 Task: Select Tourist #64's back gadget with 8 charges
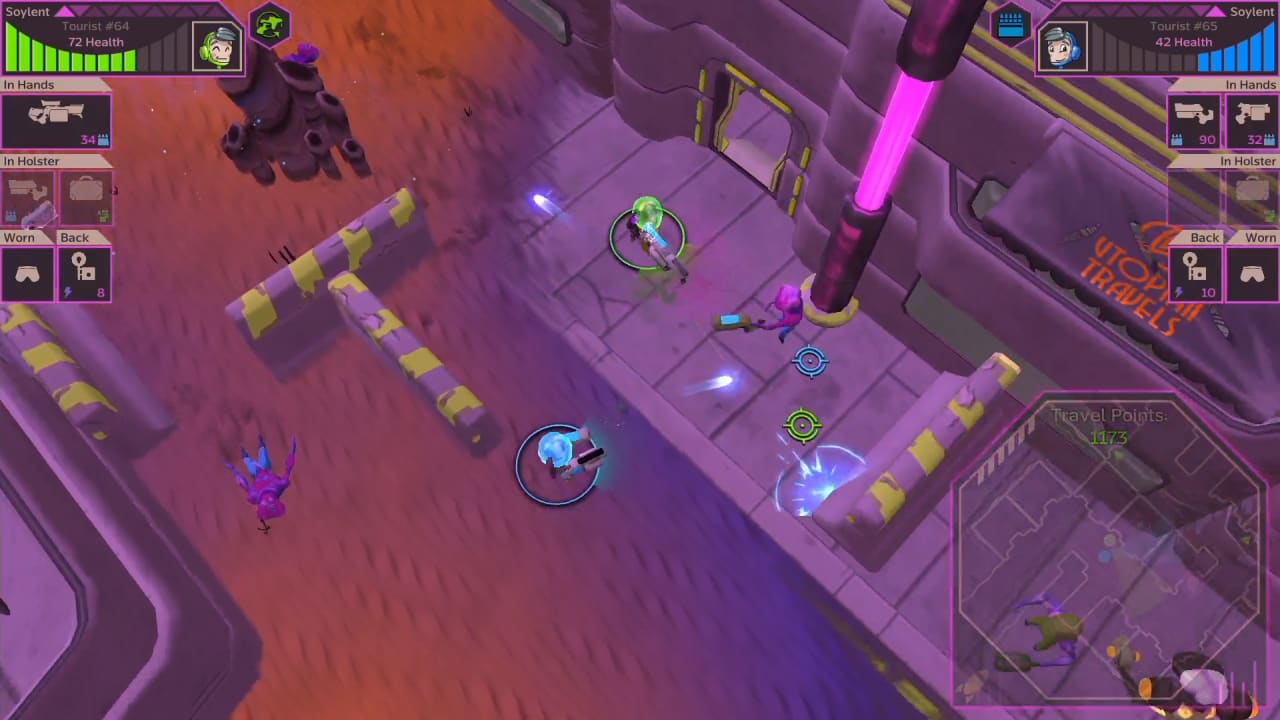(x=87, y=271)
